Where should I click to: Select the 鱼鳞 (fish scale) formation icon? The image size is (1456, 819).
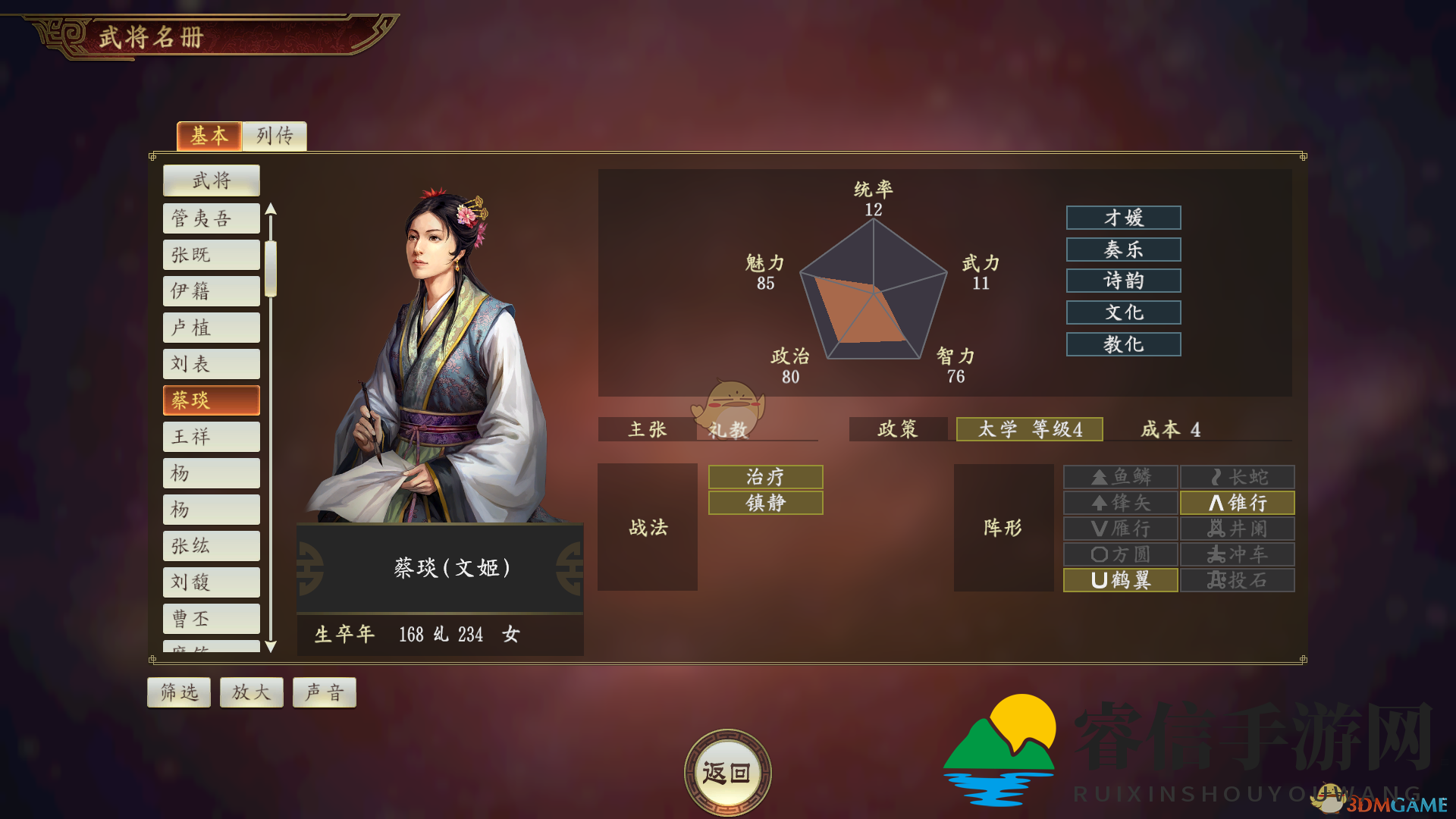(1120, 476)
